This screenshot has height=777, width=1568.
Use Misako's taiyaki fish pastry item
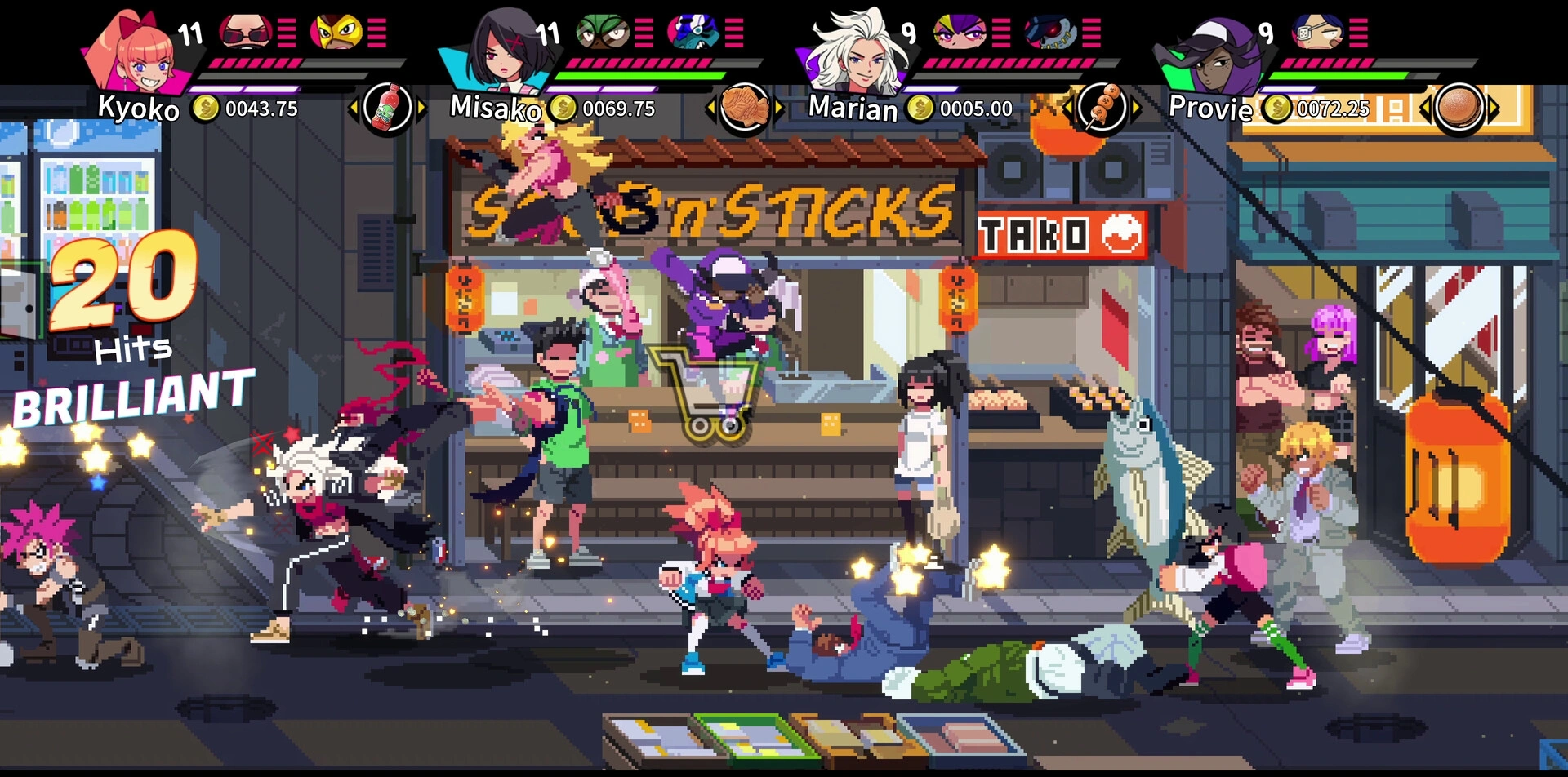(x=744, y=107)
